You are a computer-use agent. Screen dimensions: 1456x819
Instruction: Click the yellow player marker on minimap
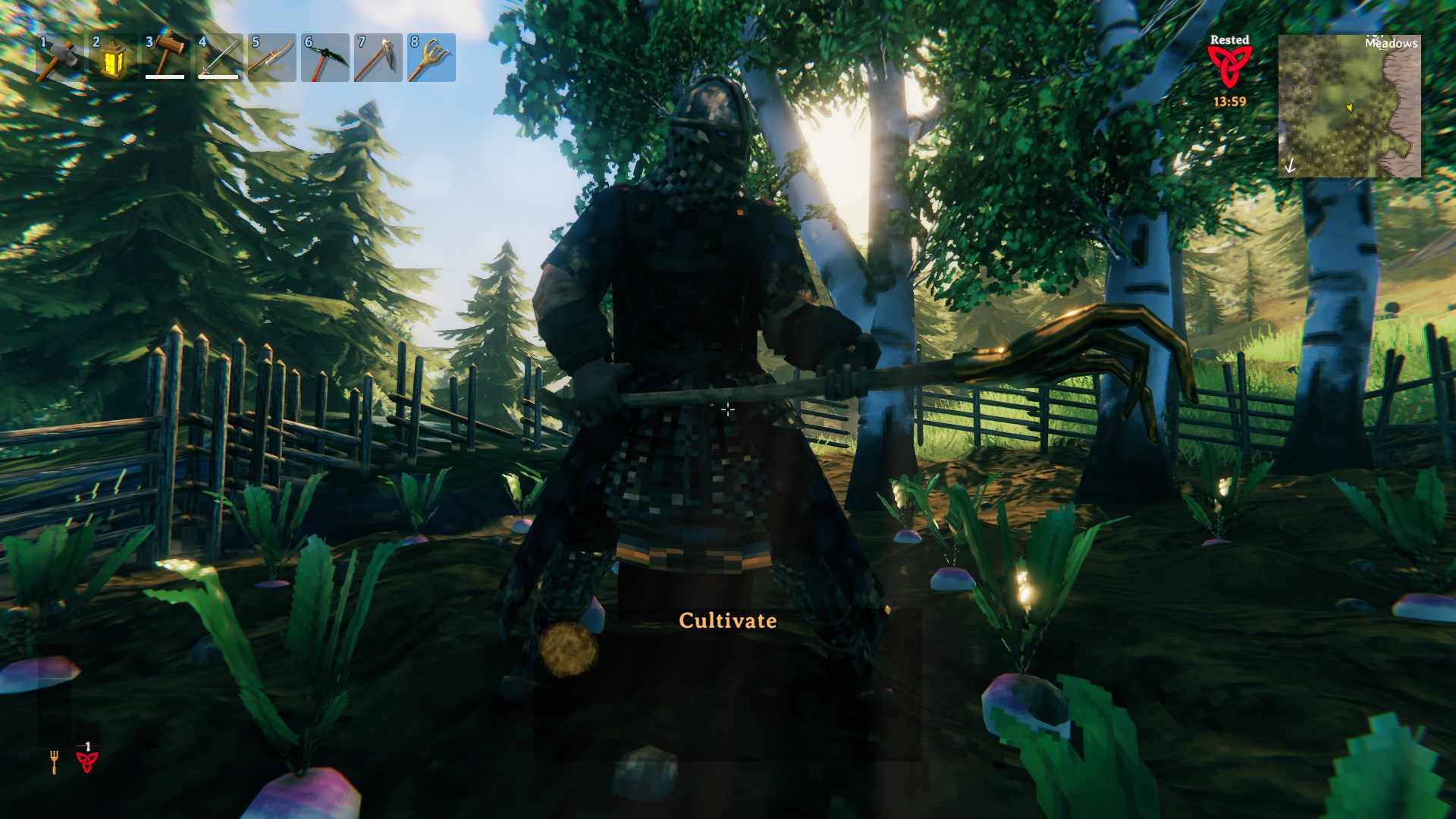click(x=1349, y=108)
